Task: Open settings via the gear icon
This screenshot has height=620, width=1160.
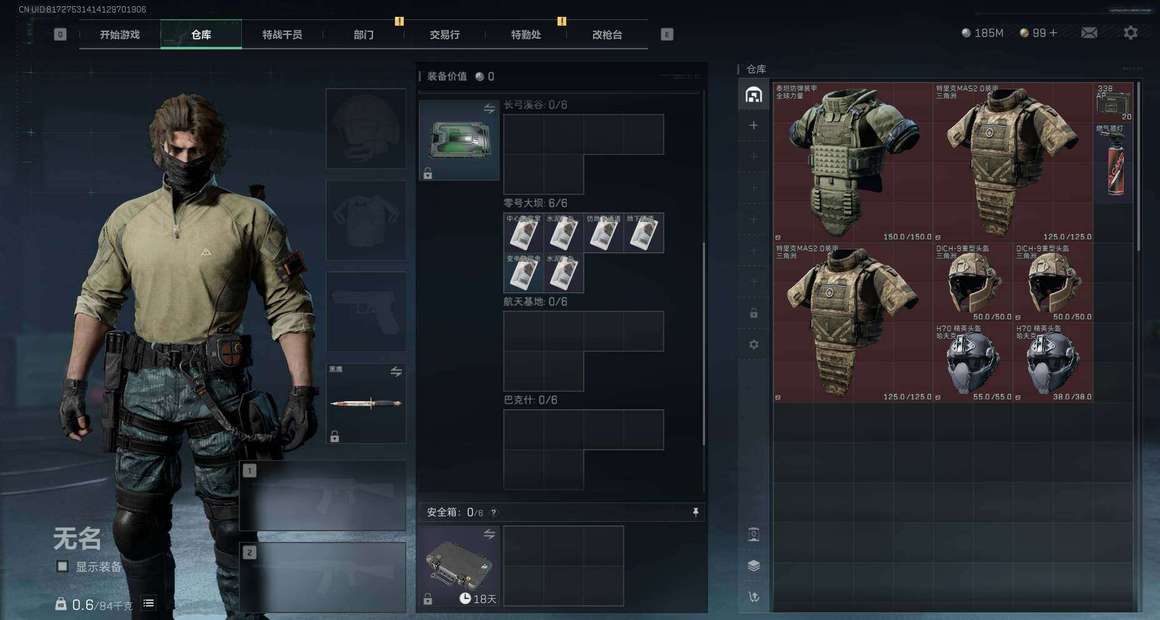Action: 1130,33
